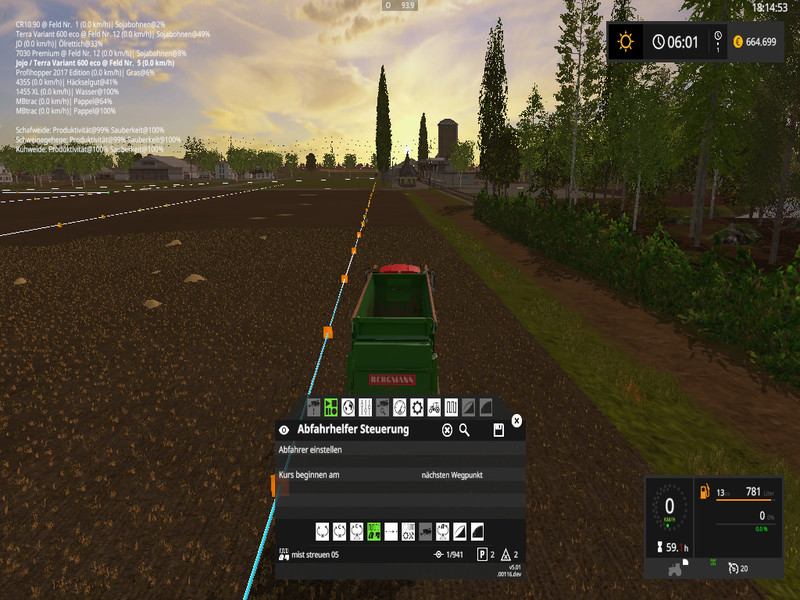Open the gear settings page

[417, 407]
